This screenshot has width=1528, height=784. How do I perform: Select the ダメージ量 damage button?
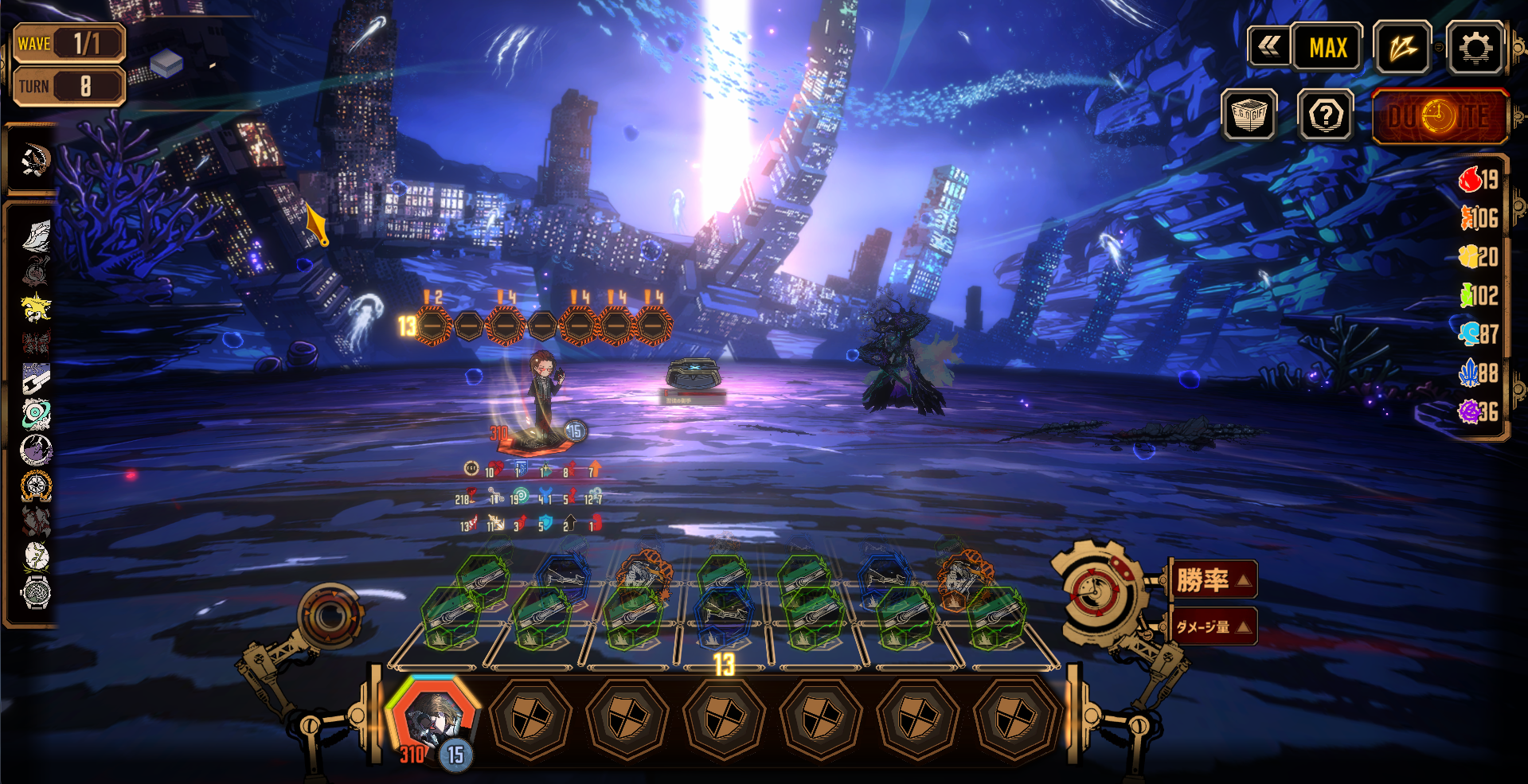1213,626
